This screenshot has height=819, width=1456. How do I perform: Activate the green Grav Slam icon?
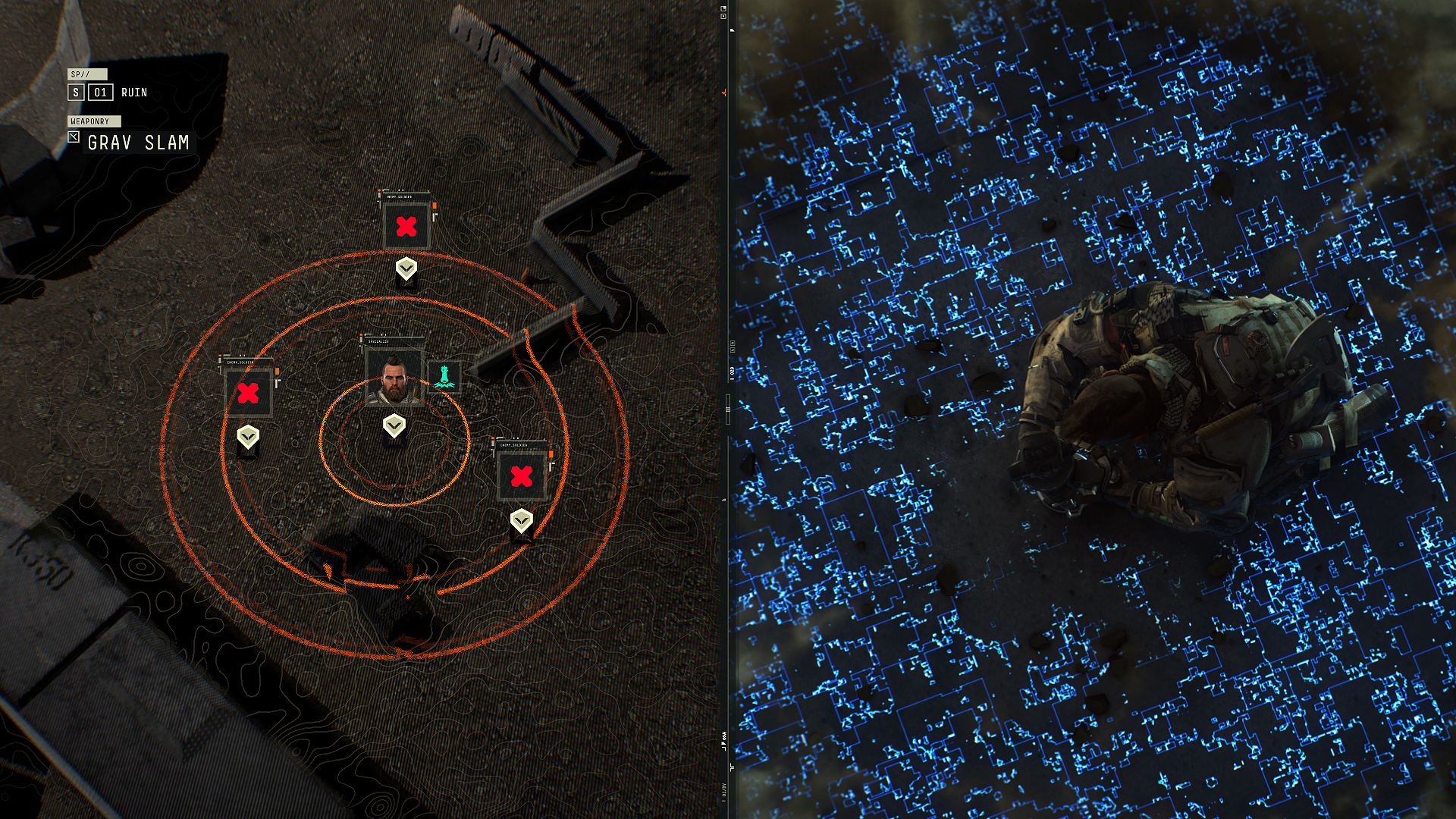click(444, 377)
